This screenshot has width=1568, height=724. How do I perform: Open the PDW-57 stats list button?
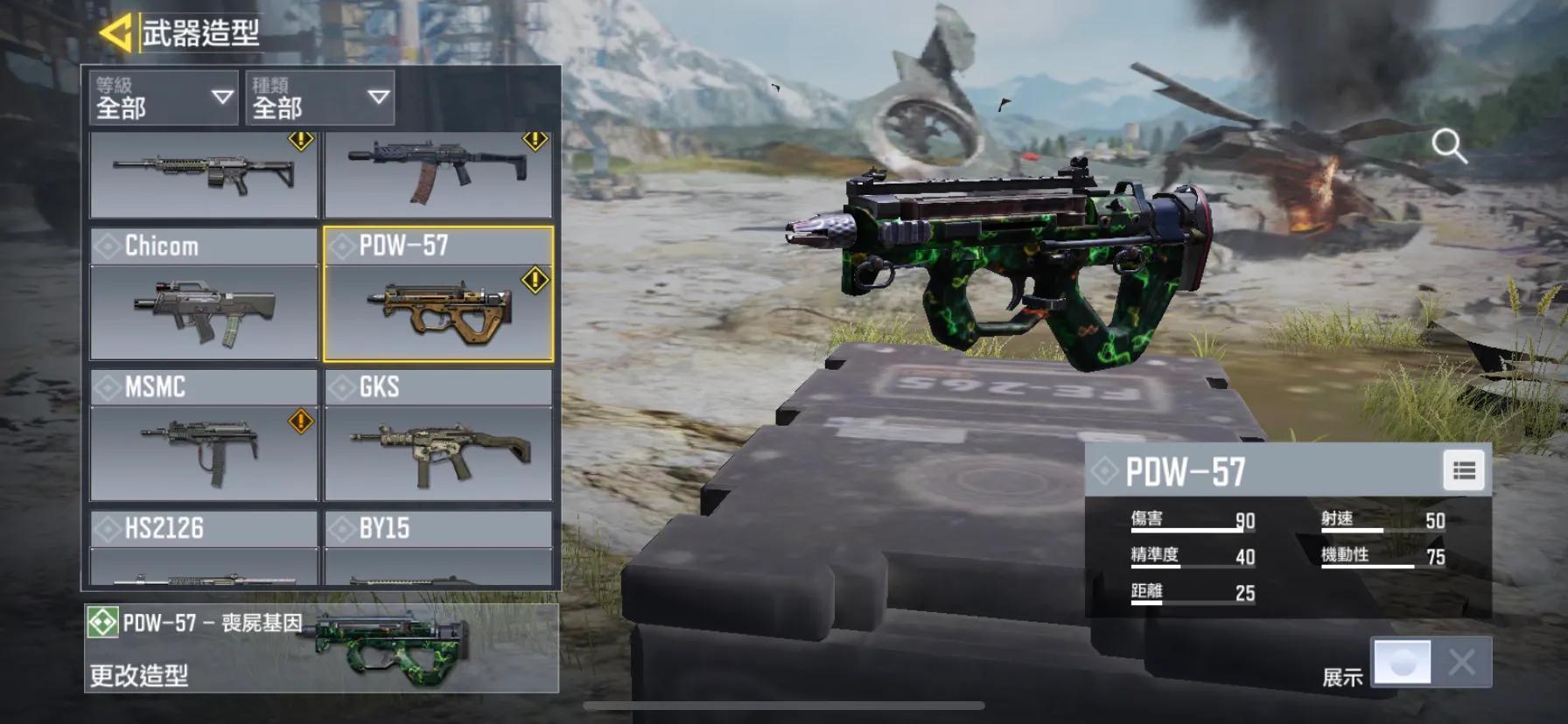1464,470
